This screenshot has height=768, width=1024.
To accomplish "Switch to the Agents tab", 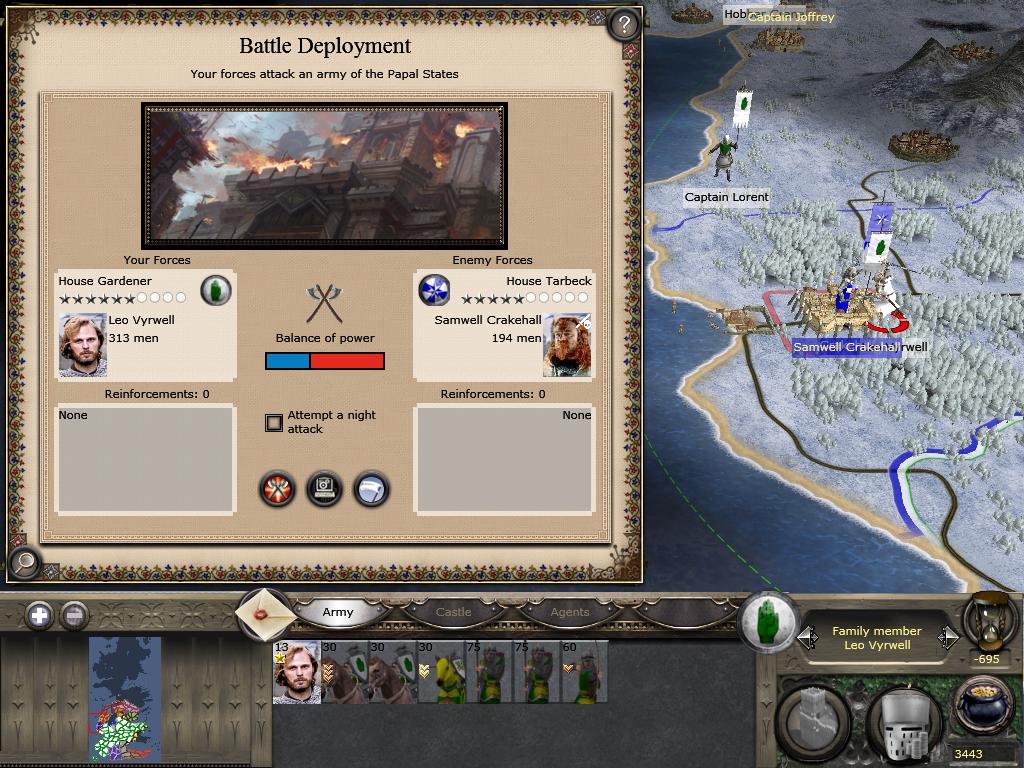I will 570,612.
